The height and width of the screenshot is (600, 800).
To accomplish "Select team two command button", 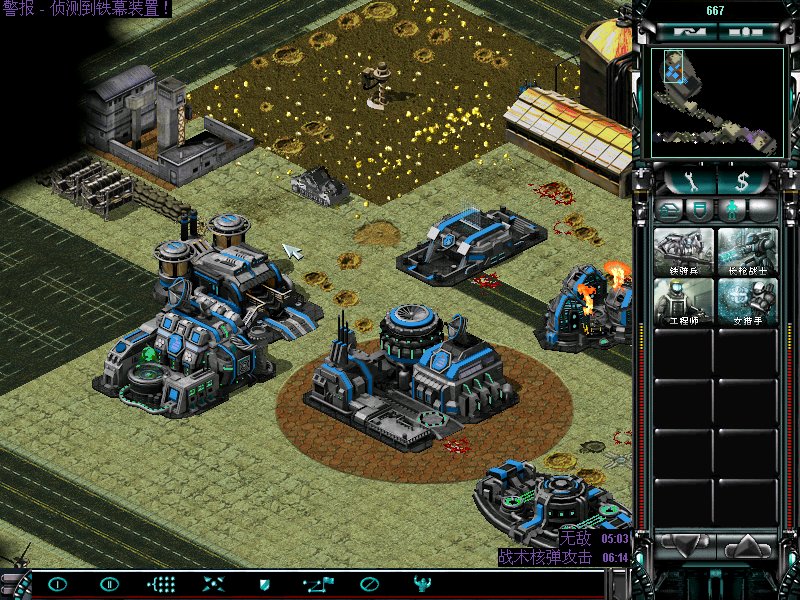I will (109, 584).
